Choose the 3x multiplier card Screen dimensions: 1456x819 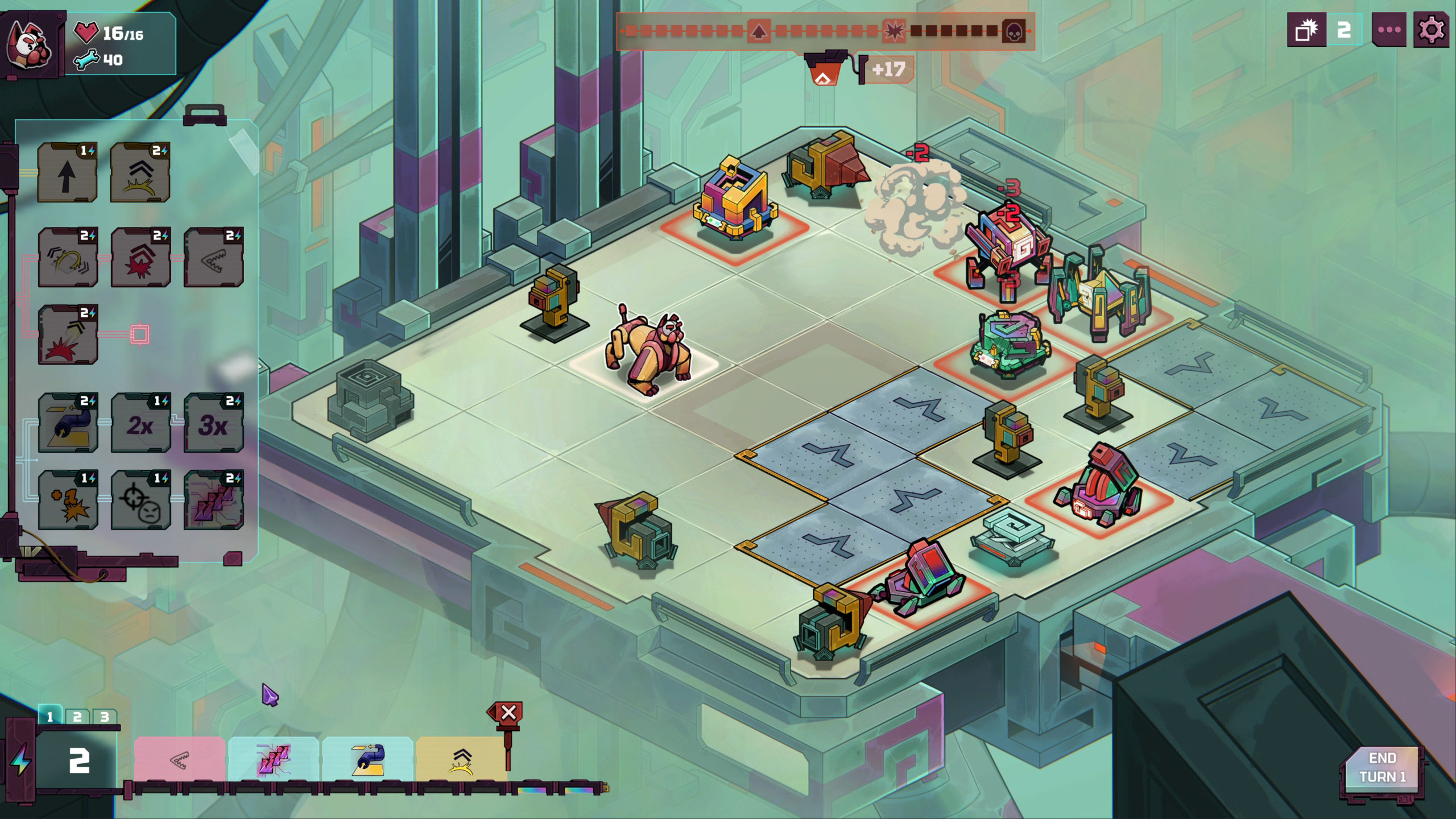coord(213,423)
